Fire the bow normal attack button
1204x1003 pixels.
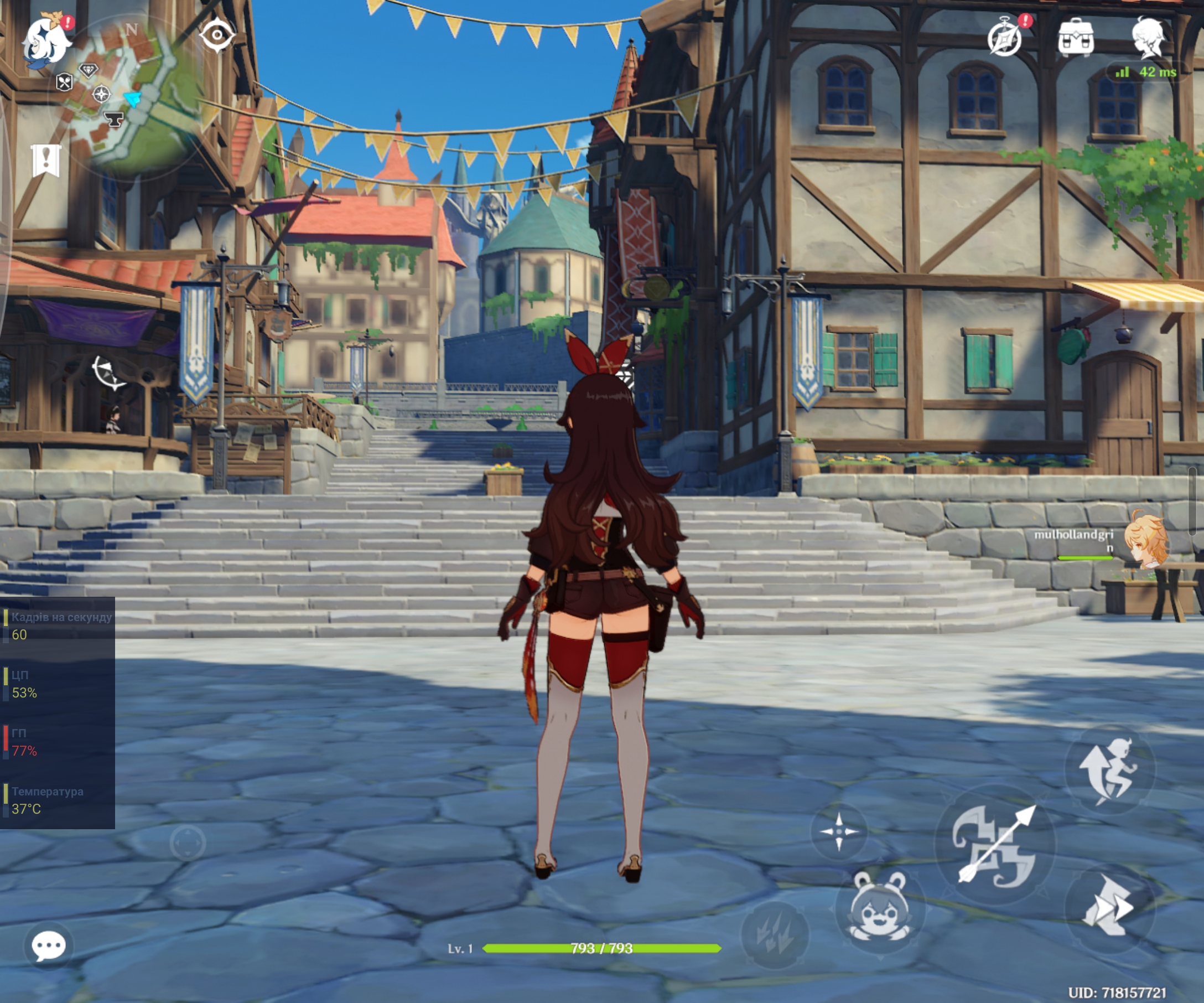point(995,844)
